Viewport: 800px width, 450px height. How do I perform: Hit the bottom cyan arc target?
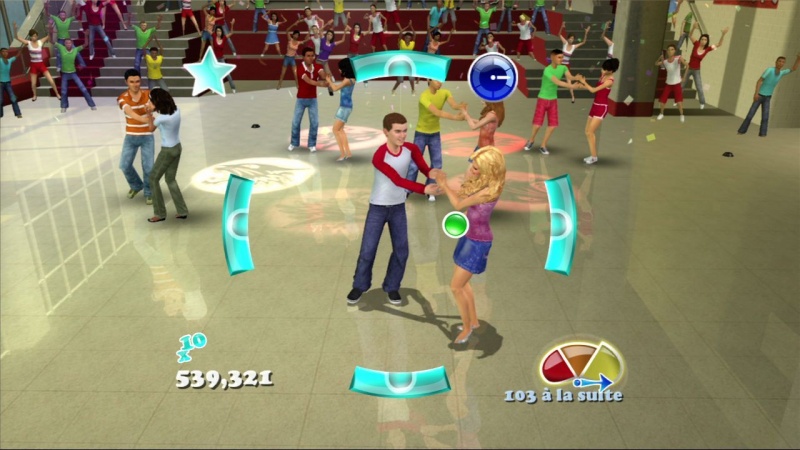click(x=400, y=380)
